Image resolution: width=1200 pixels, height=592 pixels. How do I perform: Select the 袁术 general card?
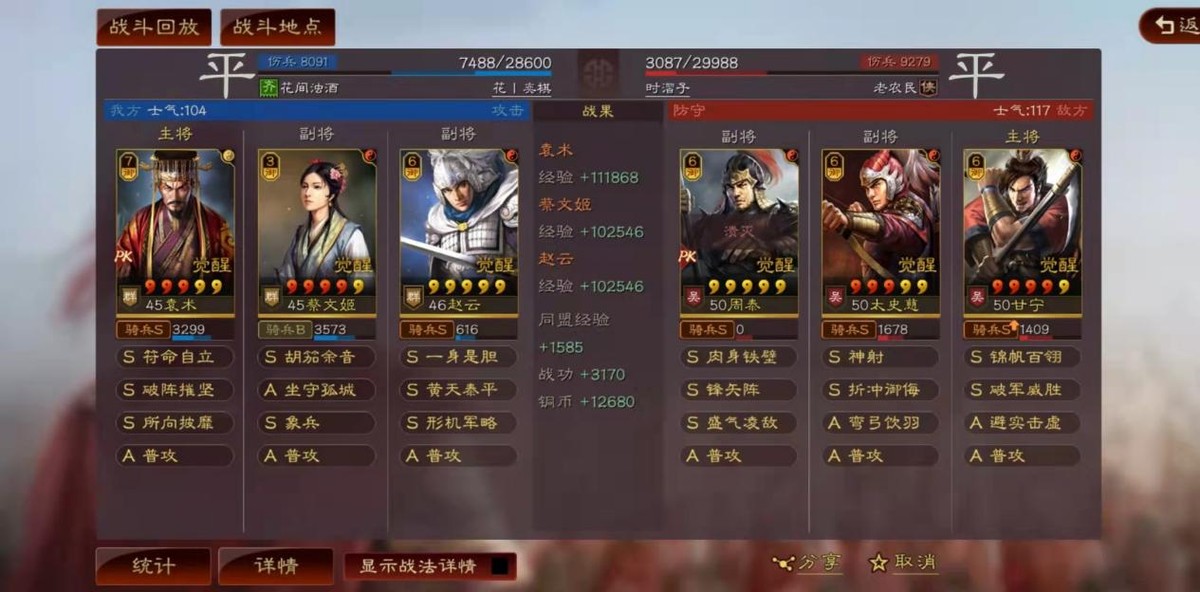click(x=175, y=230)
